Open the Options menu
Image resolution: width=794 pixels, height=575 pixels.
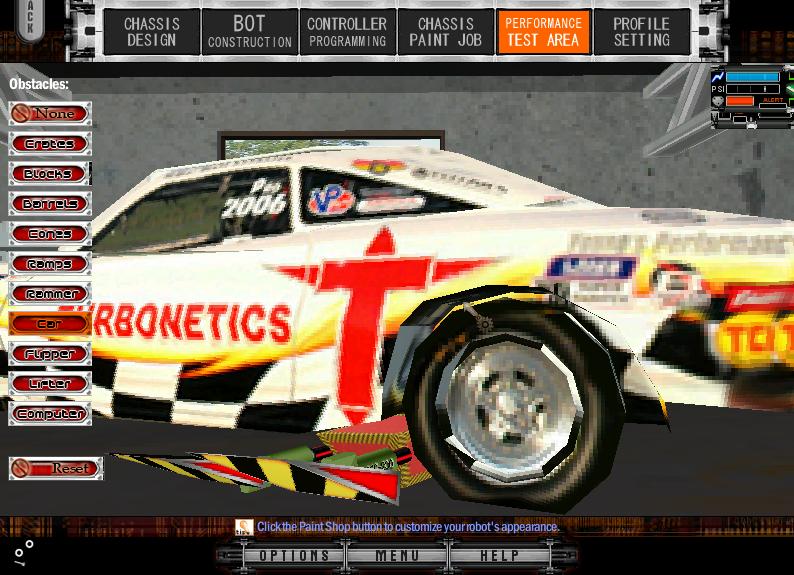coord(294,556)
